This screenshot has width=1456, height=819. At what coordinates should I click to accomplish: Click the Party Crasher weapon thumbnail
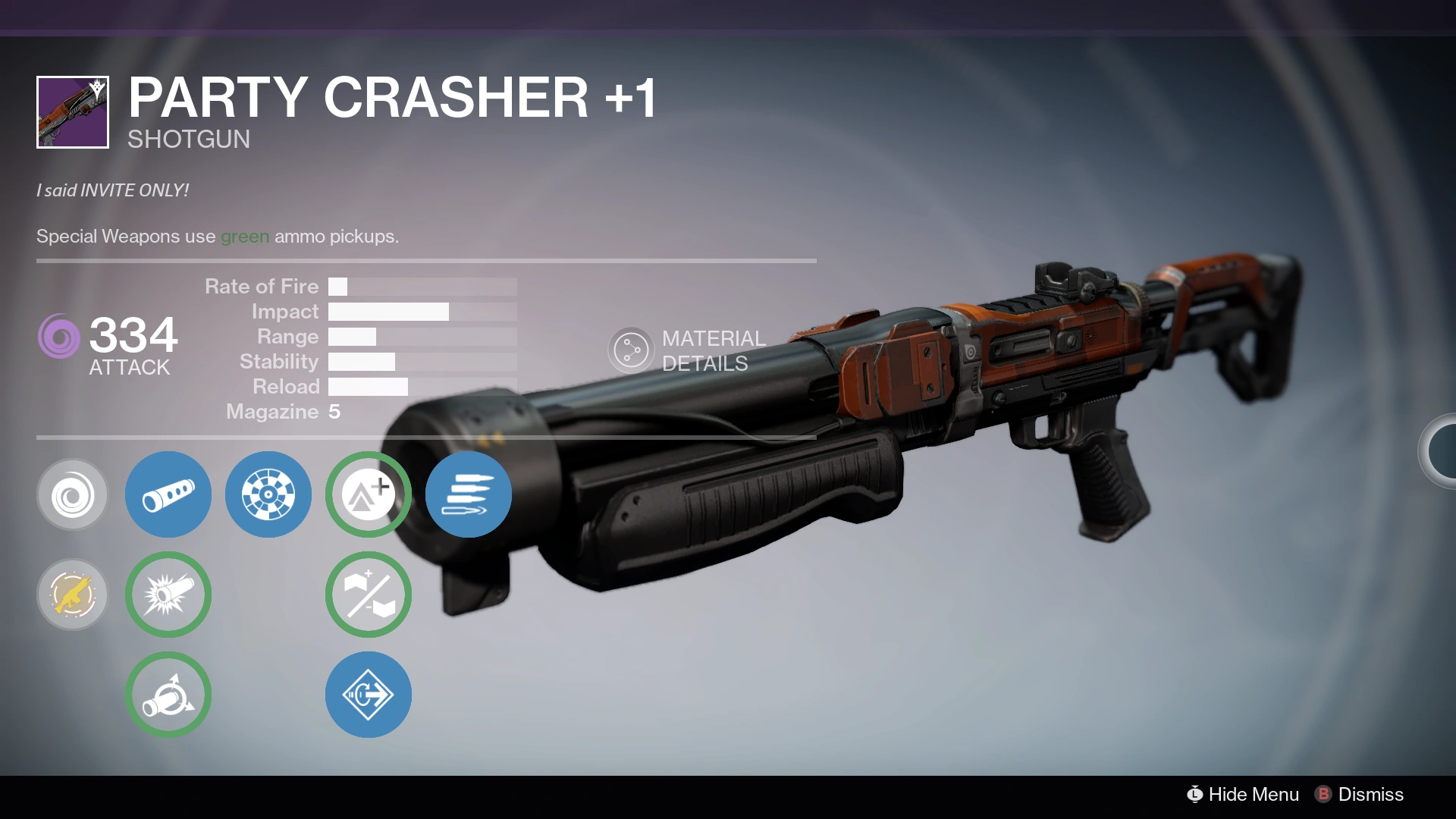pyautogui.click(x=72, y=108)
